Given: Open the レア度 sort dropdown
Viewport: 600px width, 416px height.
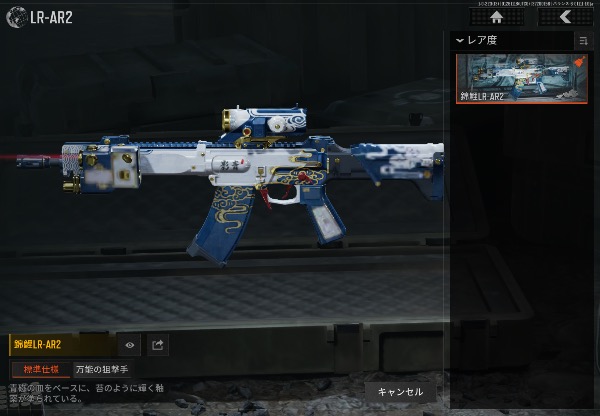Looking at the screenshot, I should click(x=476, y=40).
